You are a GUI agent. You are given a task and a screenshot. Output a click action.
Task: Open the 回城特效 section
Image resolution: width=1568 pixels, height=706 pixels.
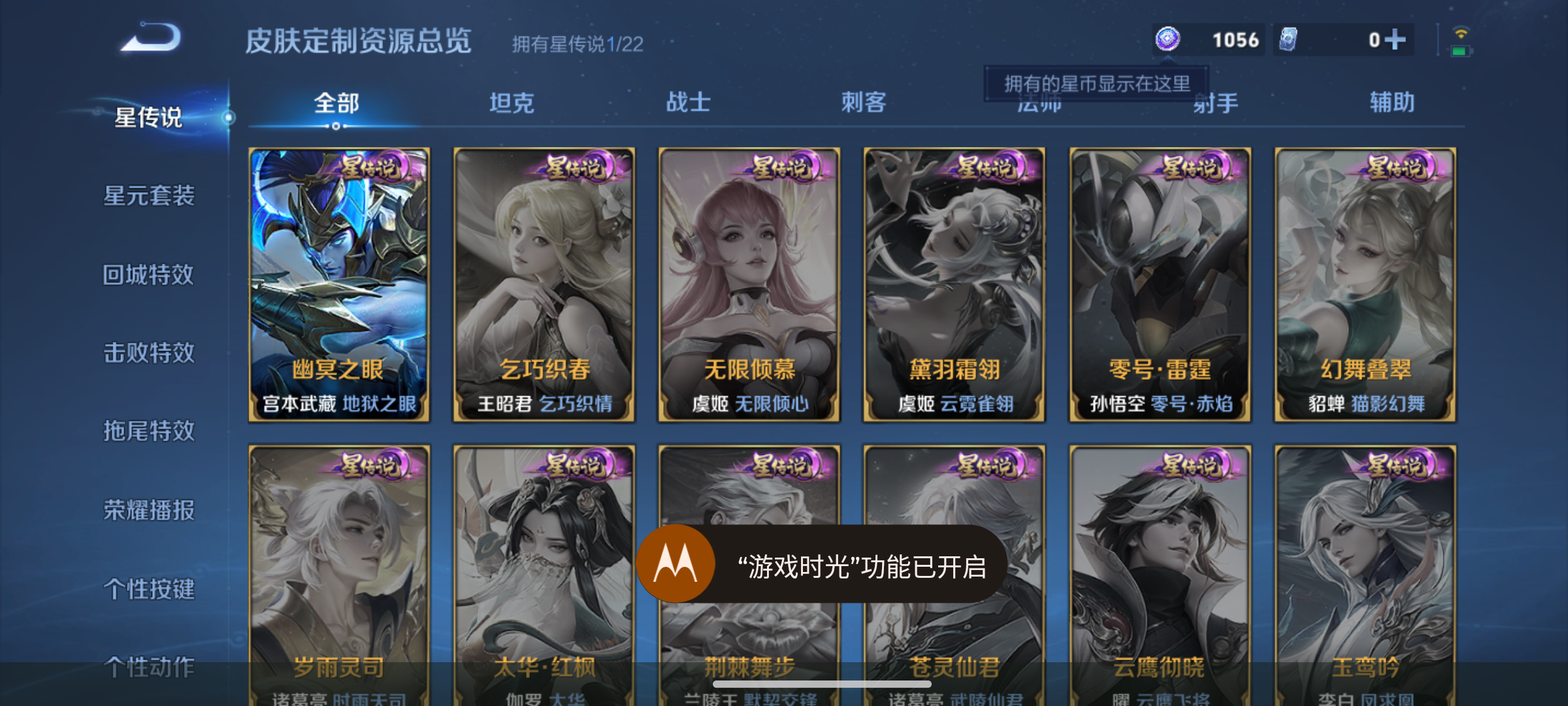coord(151,275)
